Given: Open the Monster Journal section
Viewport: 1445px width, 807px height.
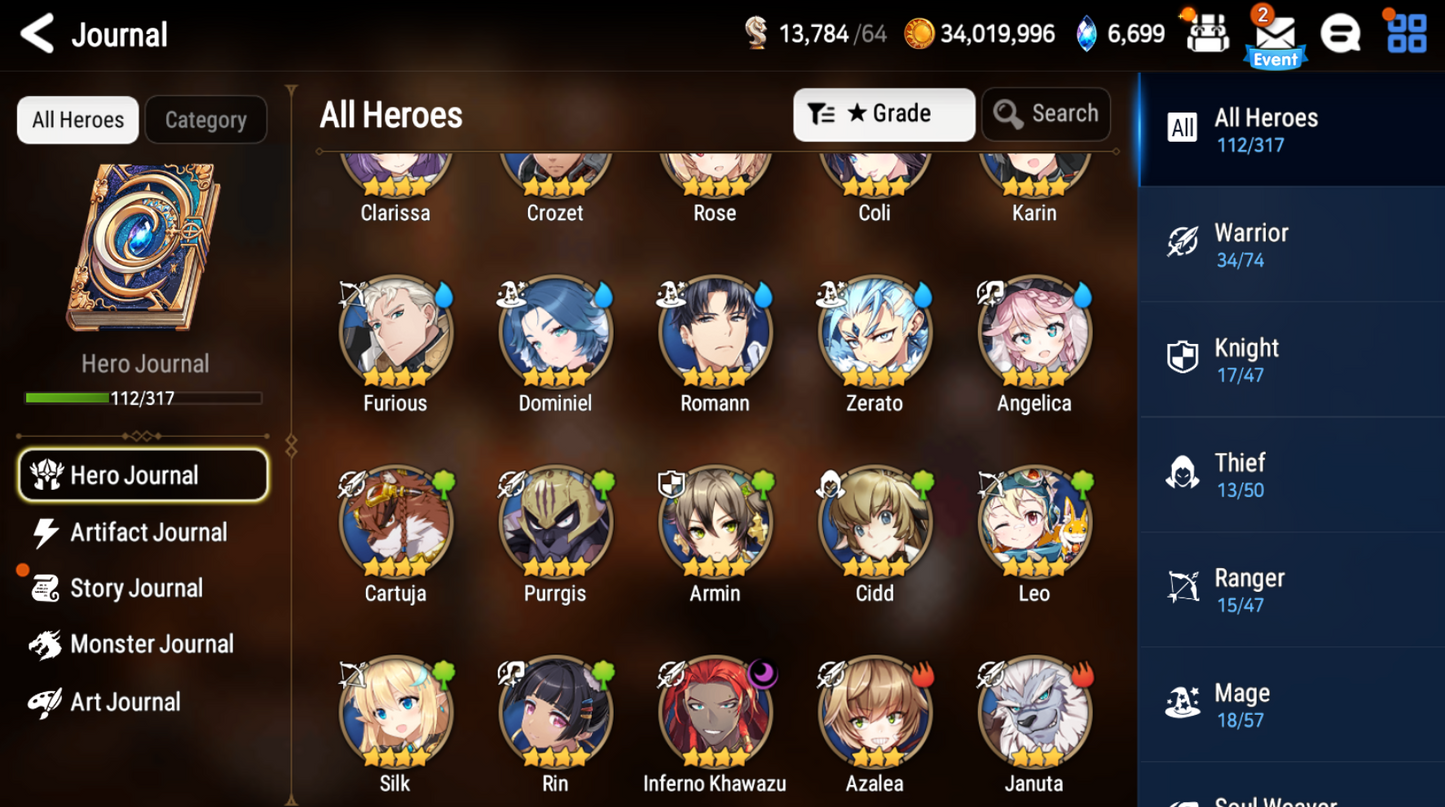Looking at the screenshot, I should pyautogui.click(x=151, y=644).
